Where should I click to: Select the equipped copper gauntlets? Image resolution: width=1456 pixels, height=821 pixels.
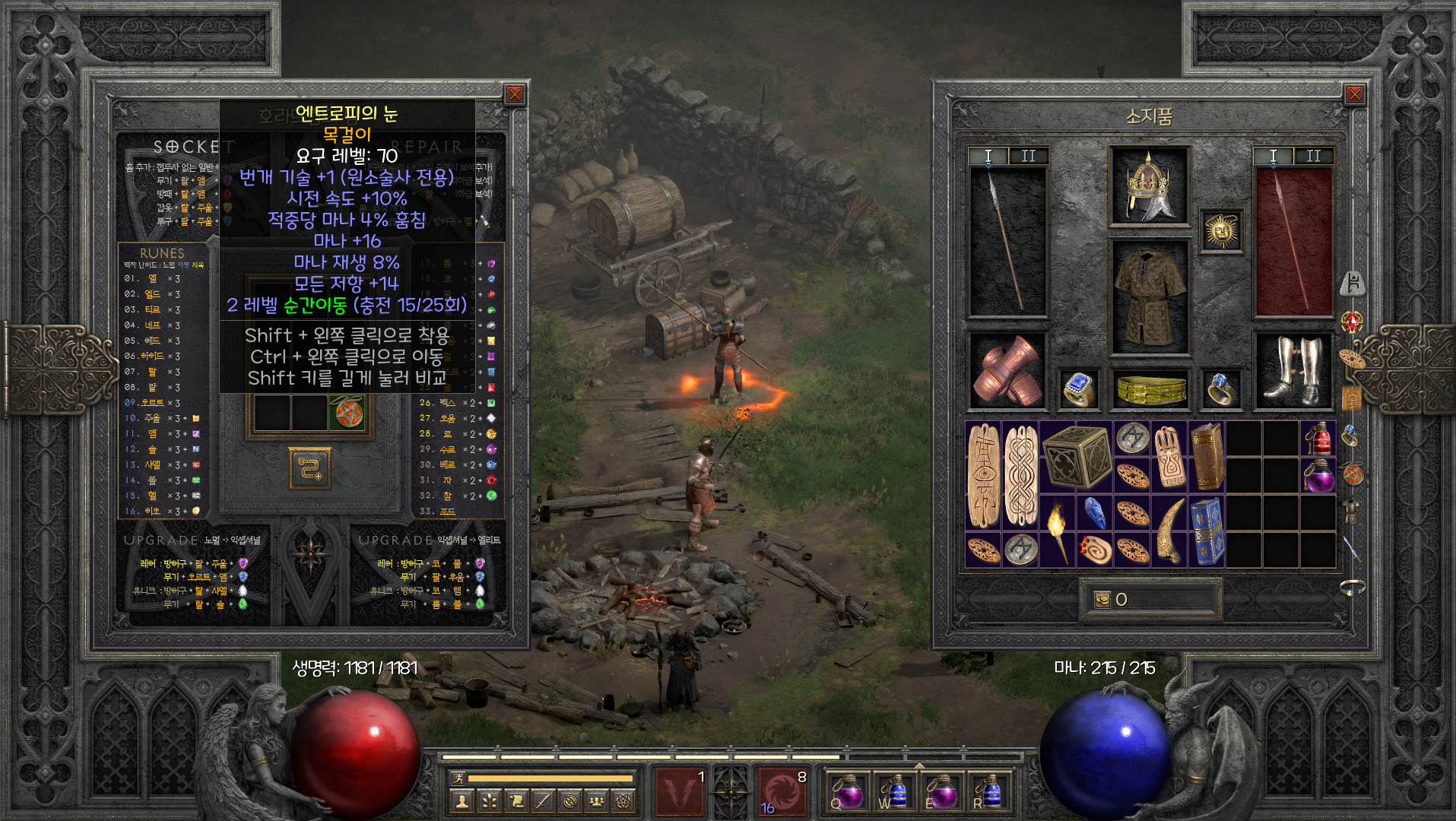point(1007,372)
